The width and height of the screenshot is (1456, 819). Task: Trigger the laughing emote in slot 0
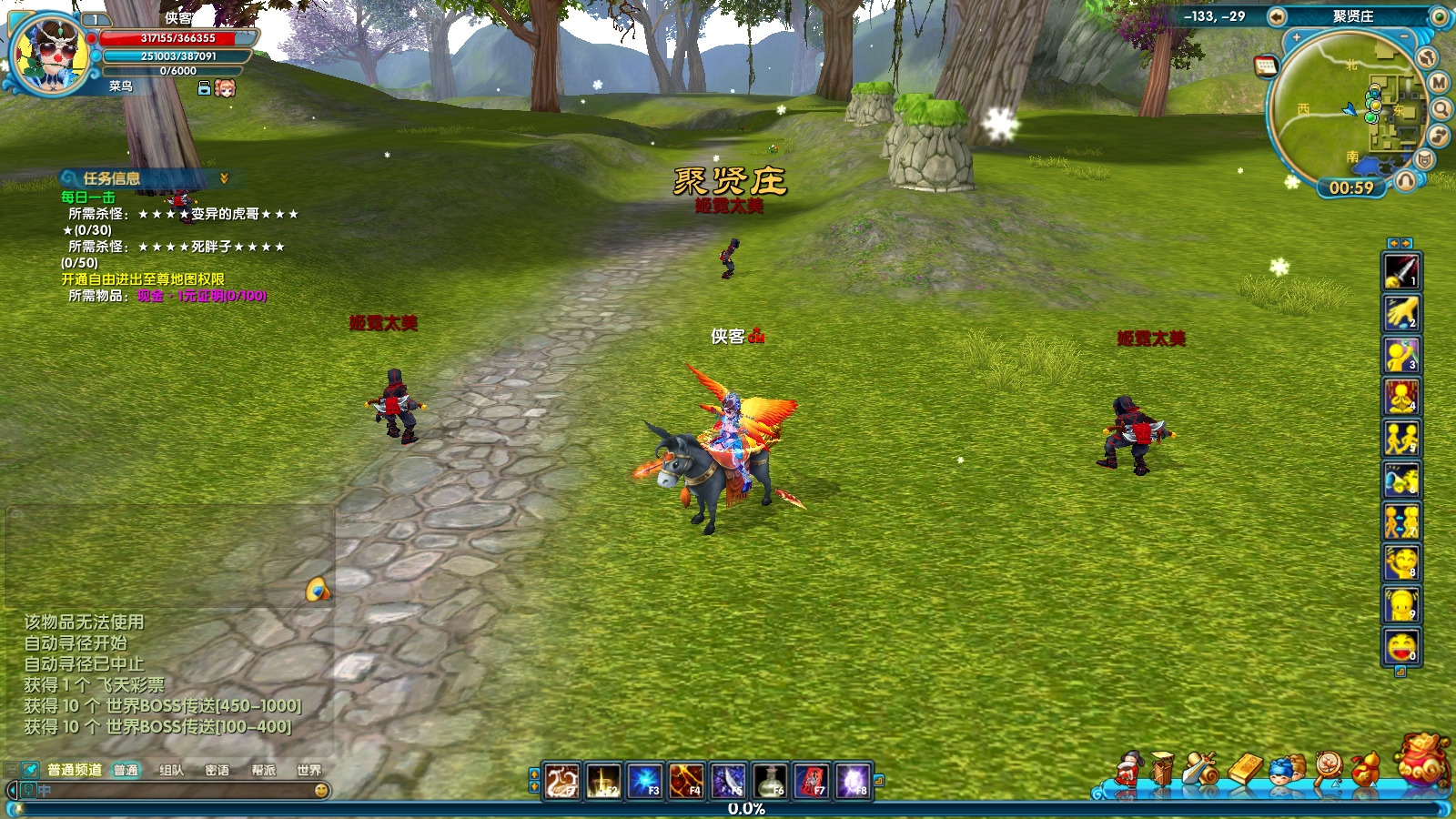pos(1401,647)
